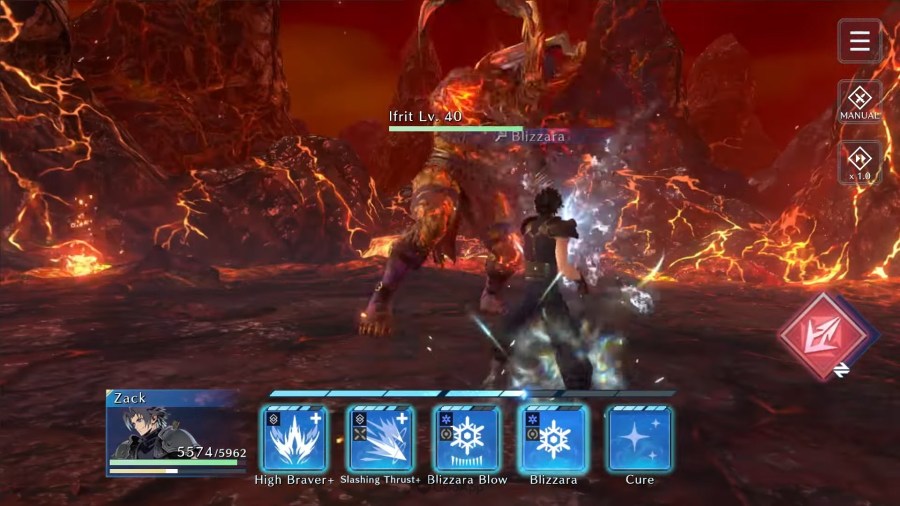Open the hamburger menu
900x506 pixels.
click(859, 41)
